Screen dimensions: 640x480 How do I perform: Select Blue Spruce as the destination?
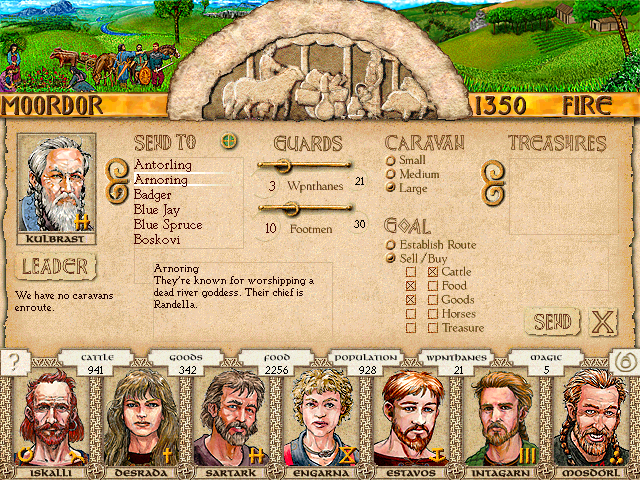coord(168,225)
